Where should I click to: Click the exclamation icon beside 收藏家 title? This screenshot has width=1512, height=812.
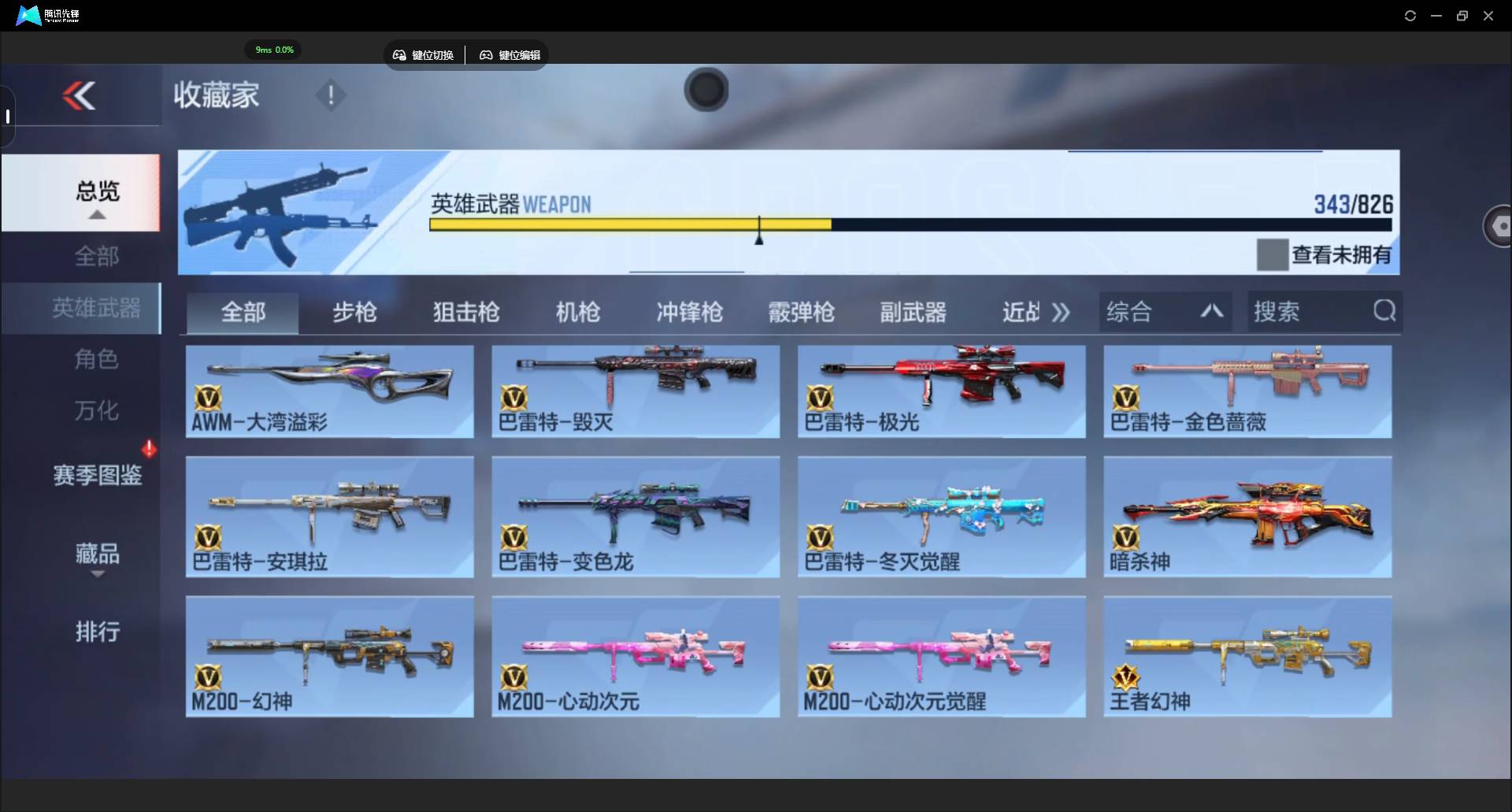pos(330,95)
